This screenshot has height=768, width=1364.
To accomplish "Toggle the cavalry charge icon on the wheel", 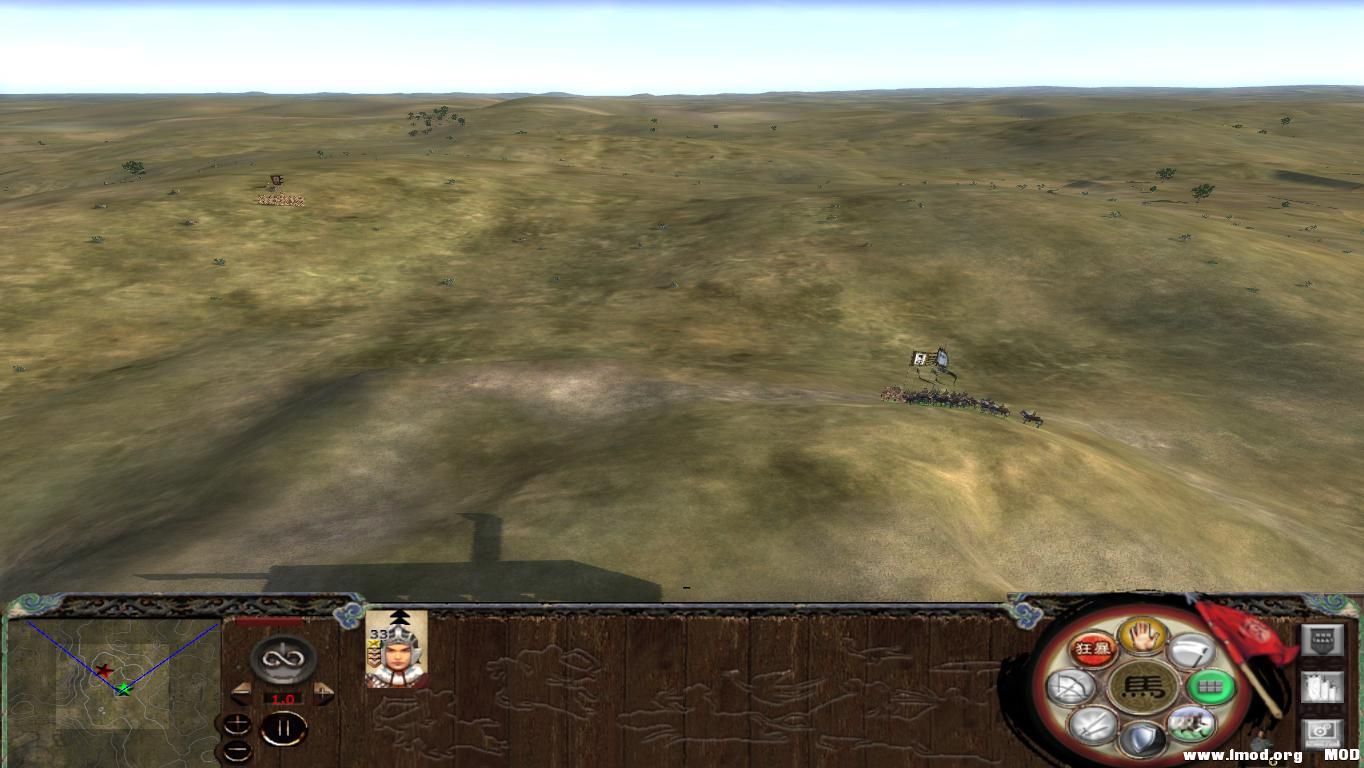I will [x=1191, y=724].
